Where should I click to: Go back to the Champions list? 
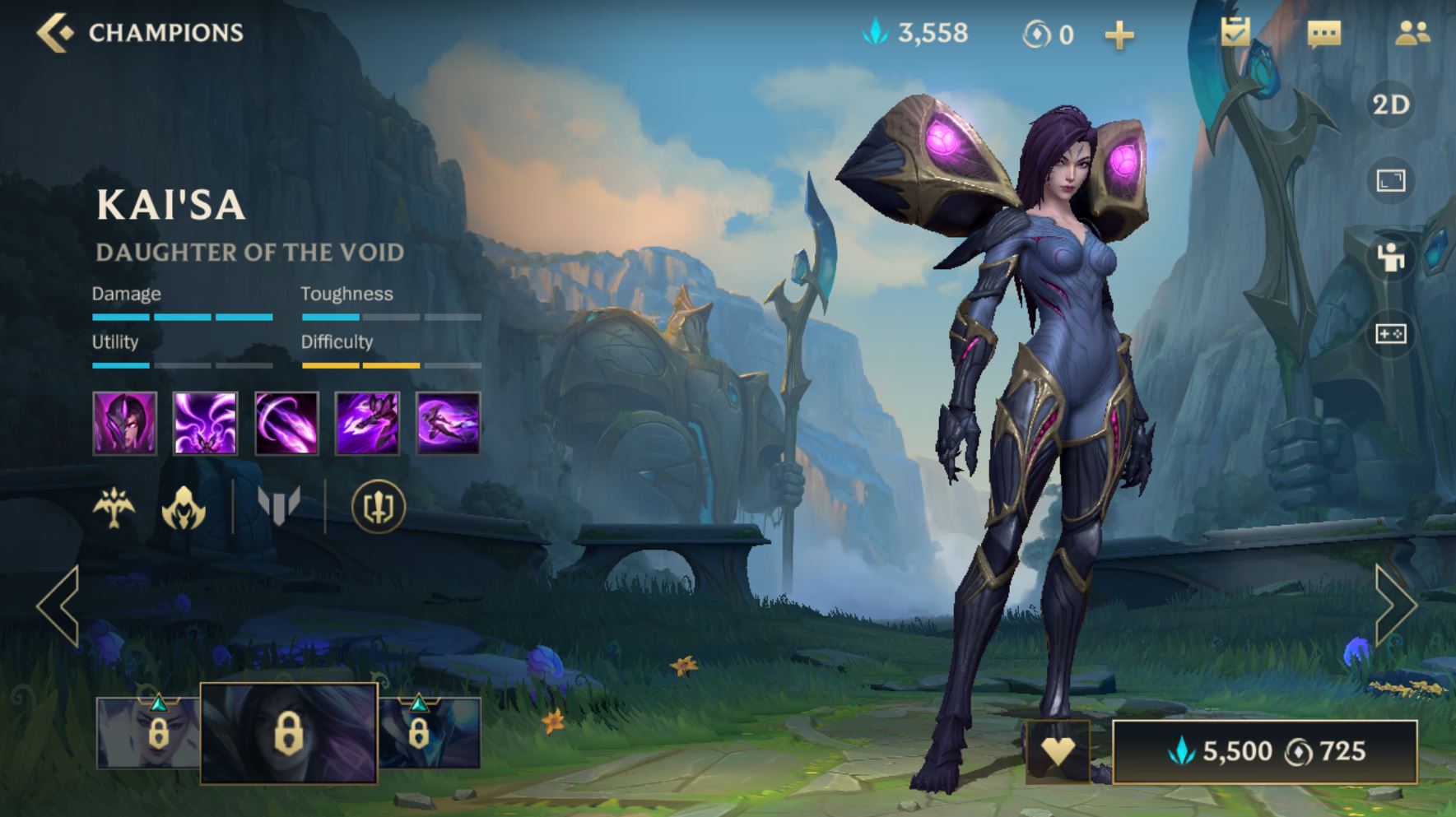(56, 33)
